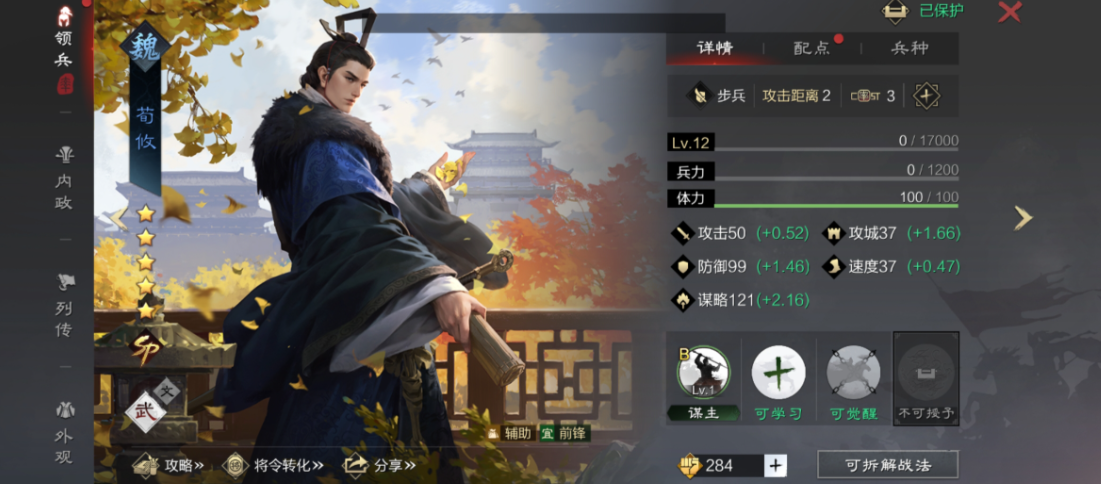Screen dimensions: 1101x484
Task: Close the general detail screen
Action: pyautogui.click(x=1010, y=12)
